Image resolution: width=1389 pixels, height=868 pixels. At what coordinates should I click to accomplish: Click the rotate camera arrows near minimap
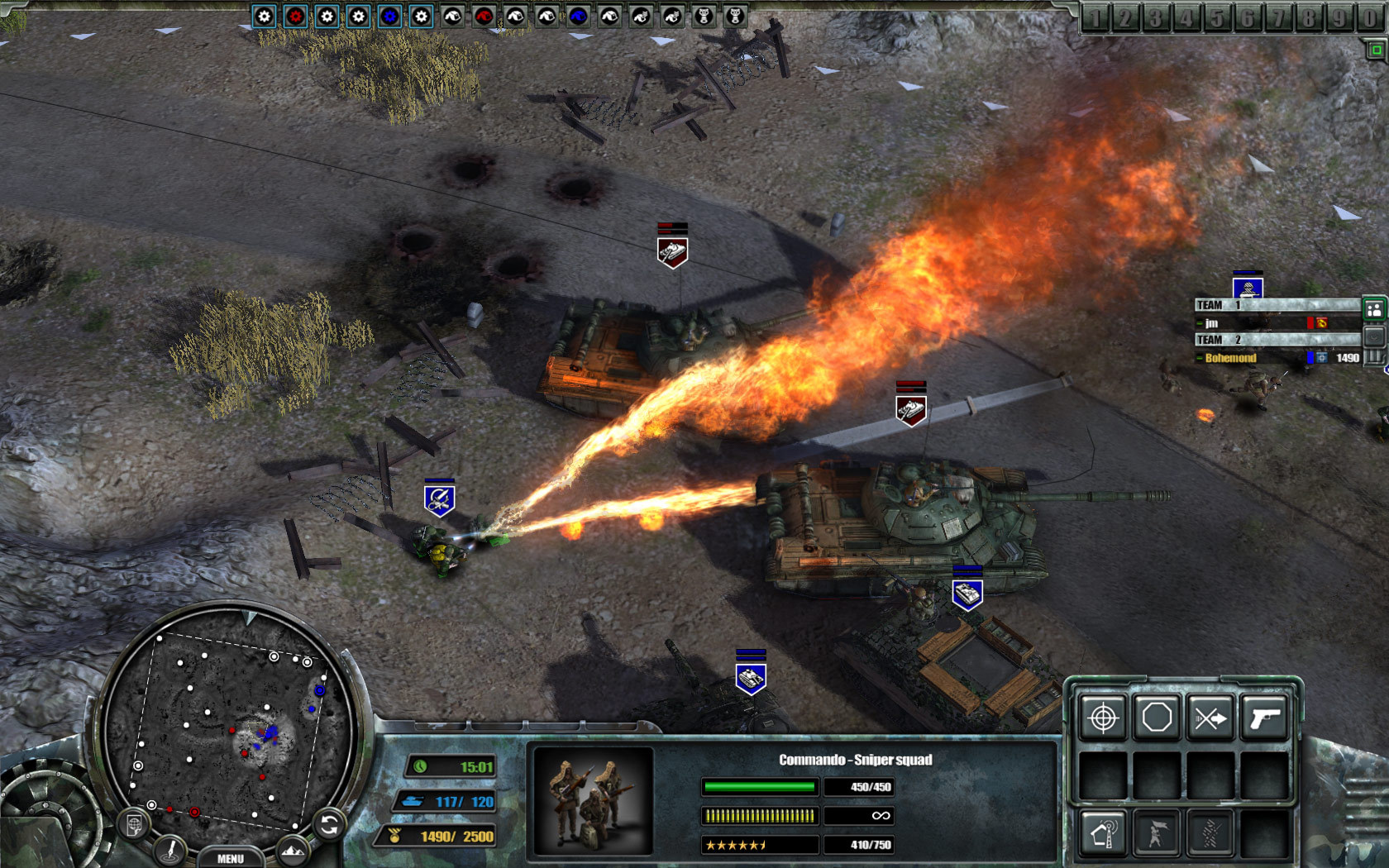[328, 823]
